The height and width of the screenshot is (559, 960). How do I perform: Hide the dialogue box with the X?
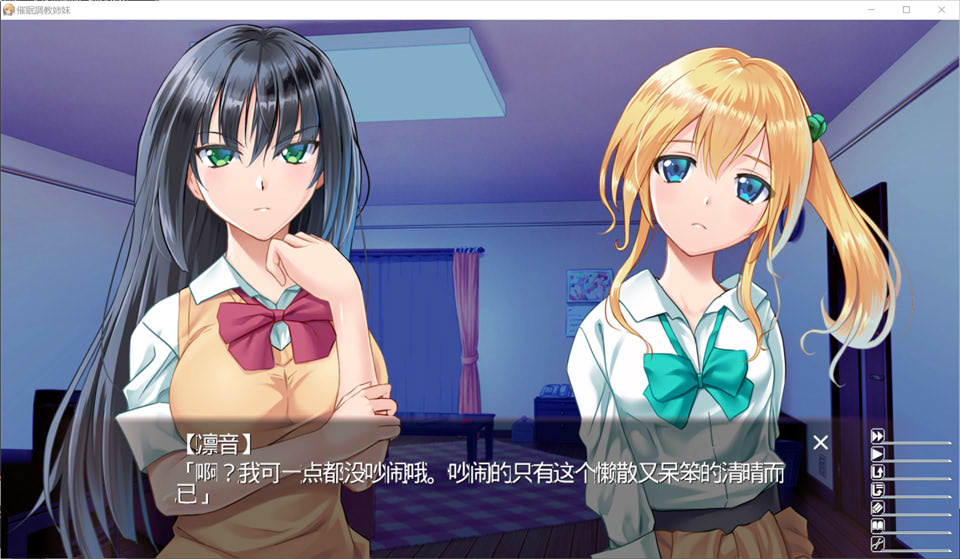pyautogui.click(x=820, y=442)
